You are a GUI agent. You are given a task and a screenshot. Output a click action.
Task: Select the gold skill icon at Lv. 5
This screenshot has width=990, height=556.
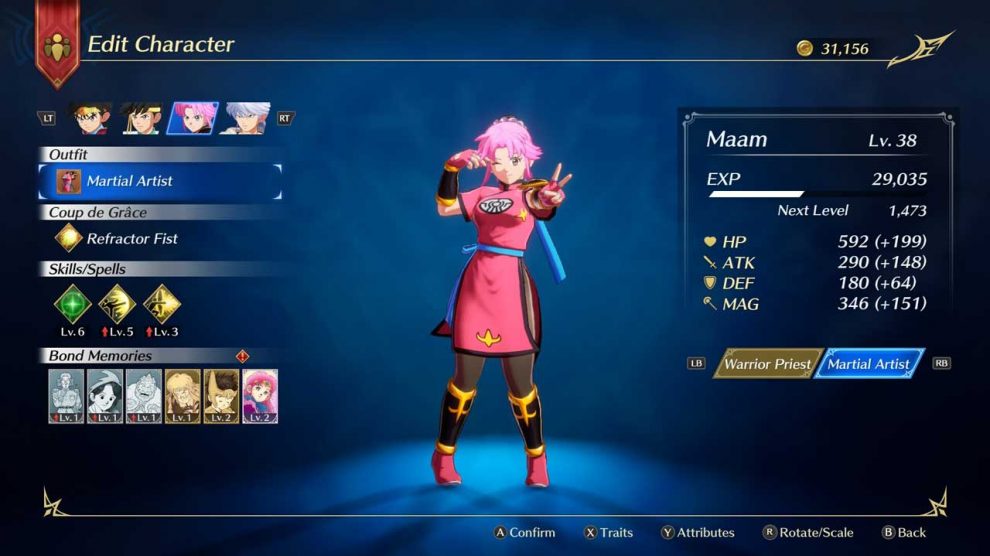tap(117, 304)
